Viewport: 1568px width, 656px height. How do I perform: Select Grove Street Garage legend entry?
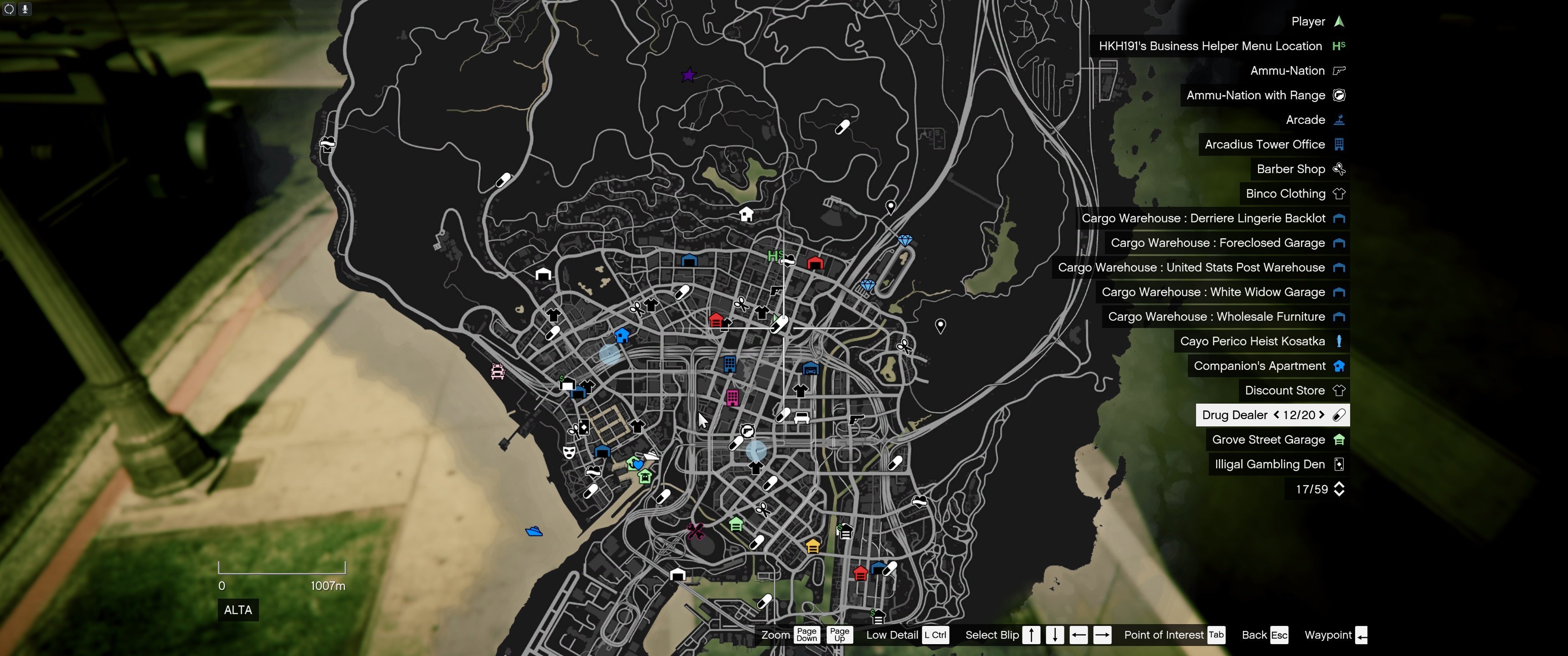pyautogui.click(x=1268, y=439)
